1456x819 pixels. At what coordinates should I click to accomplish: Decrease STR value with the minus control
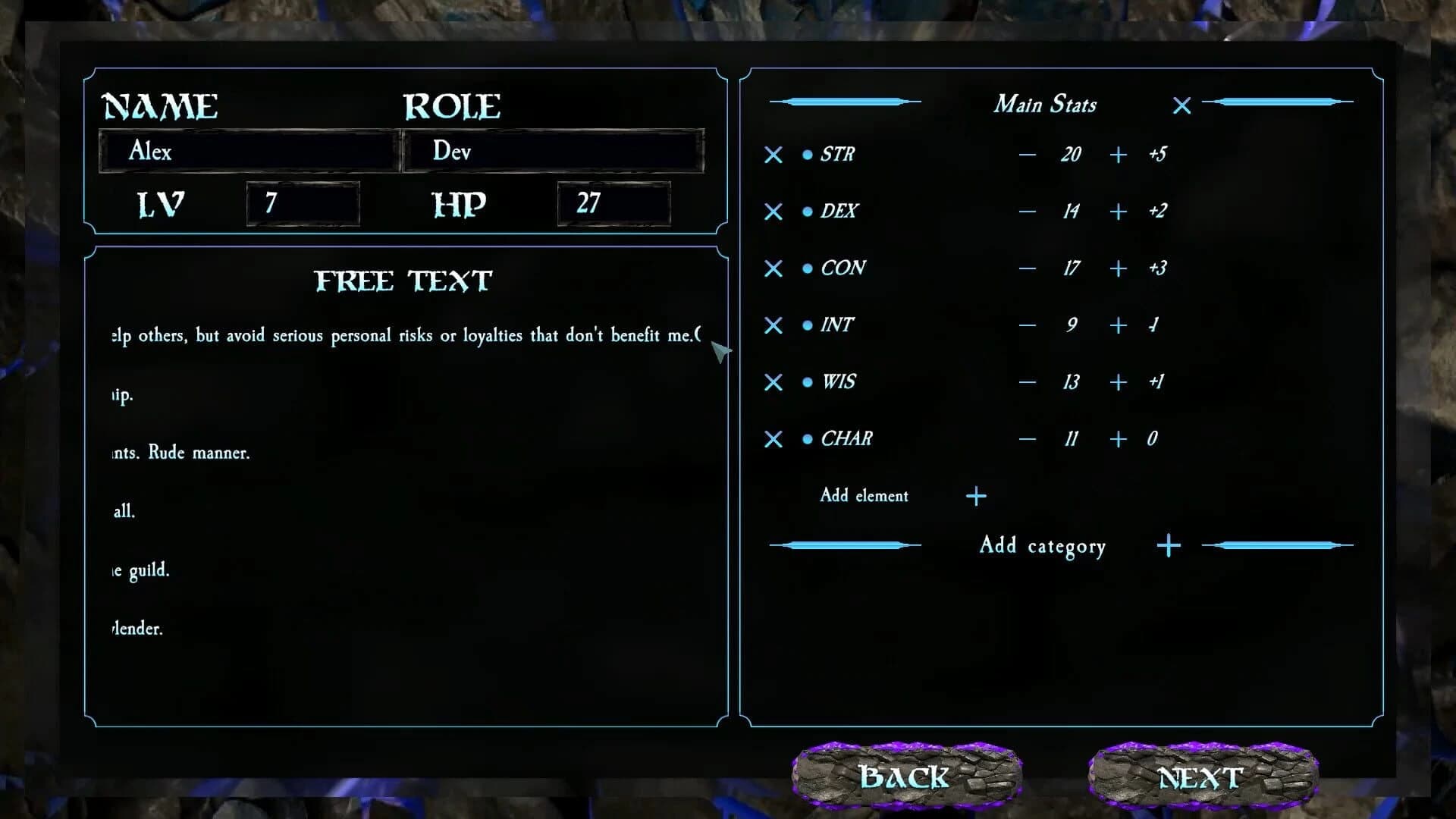click(1028, 155)
